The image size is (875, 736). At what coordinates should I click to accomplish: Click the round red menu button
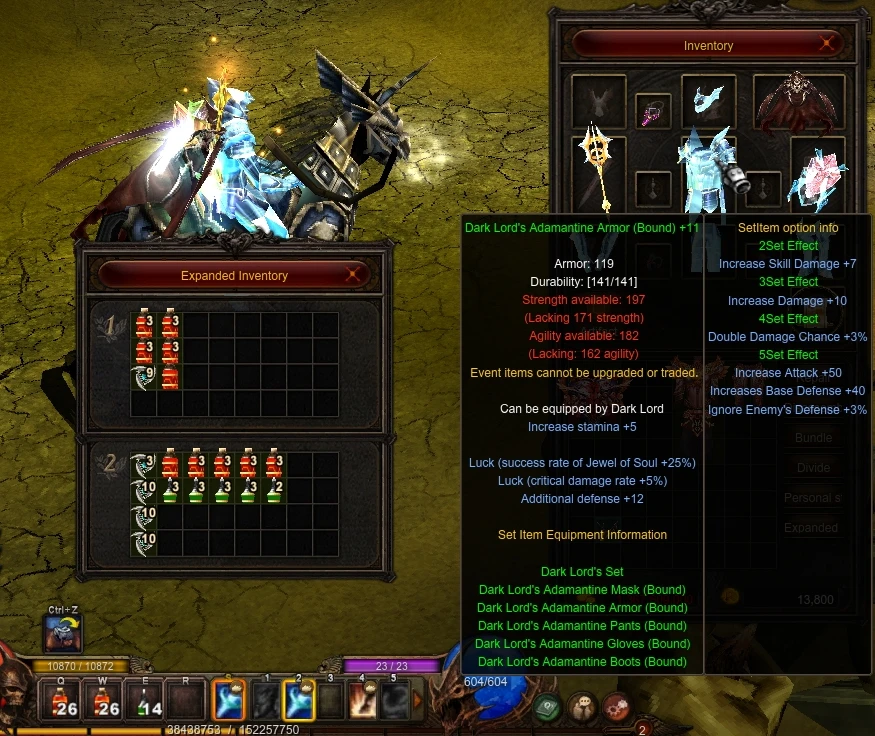616,707
